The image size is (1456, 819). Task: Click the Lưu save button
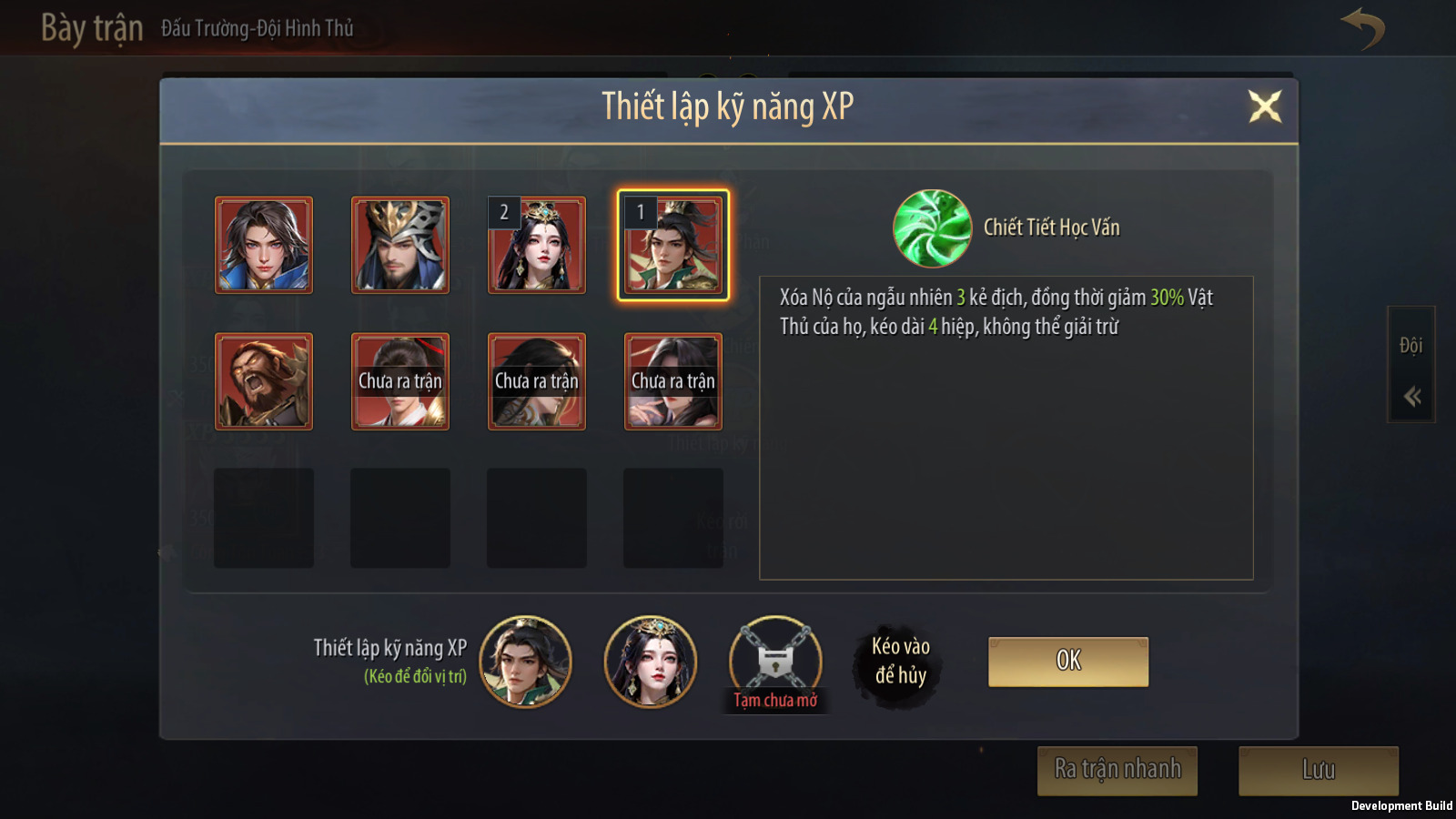tap(1317, 770)
